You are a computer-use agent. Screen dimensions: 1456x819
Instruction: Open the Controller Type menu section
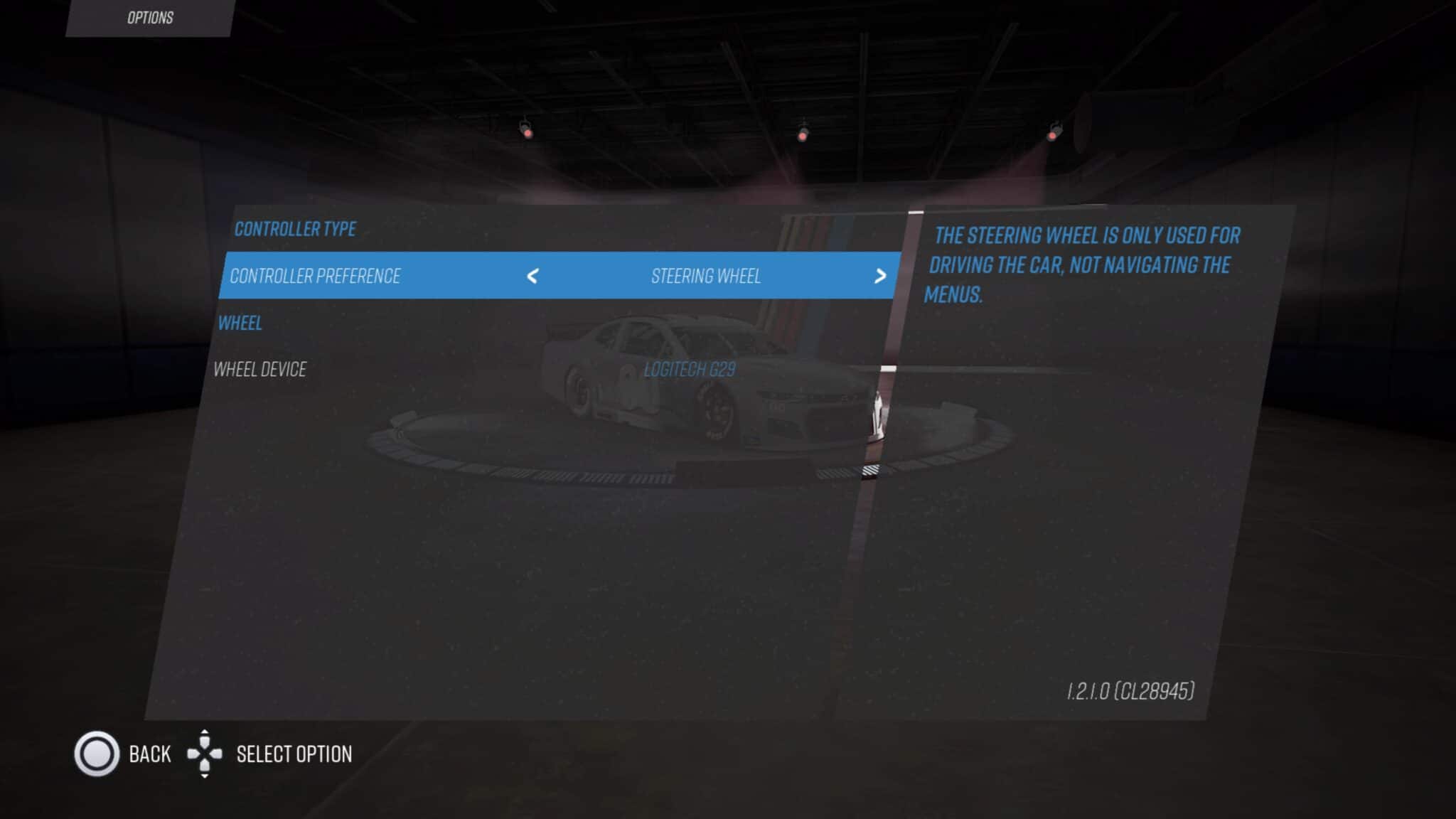(294, 229)
